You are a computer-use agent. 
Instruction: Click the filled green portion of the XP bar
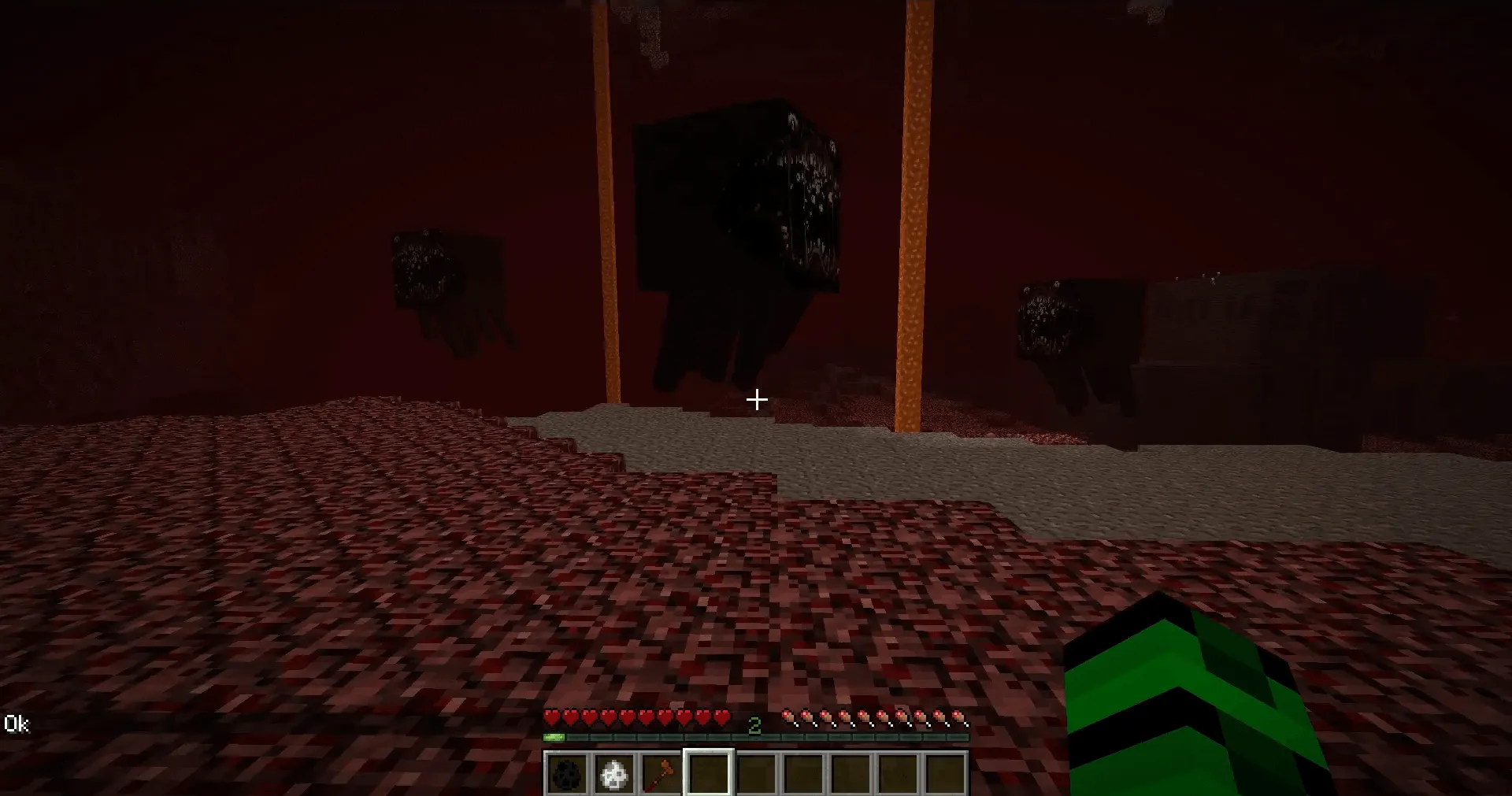[554, 737]
